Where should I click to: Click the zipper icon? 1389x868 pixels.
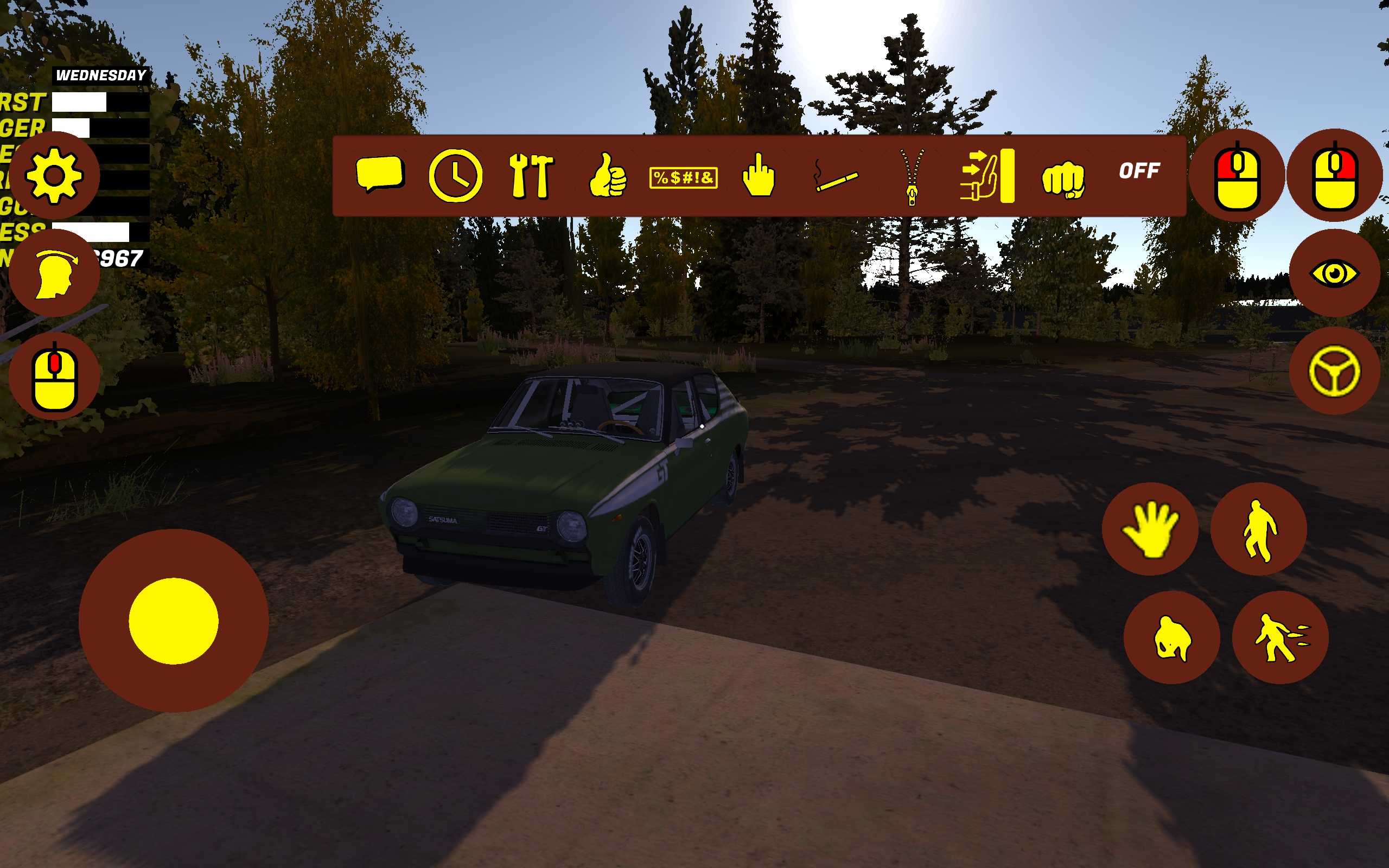(912, 176)
